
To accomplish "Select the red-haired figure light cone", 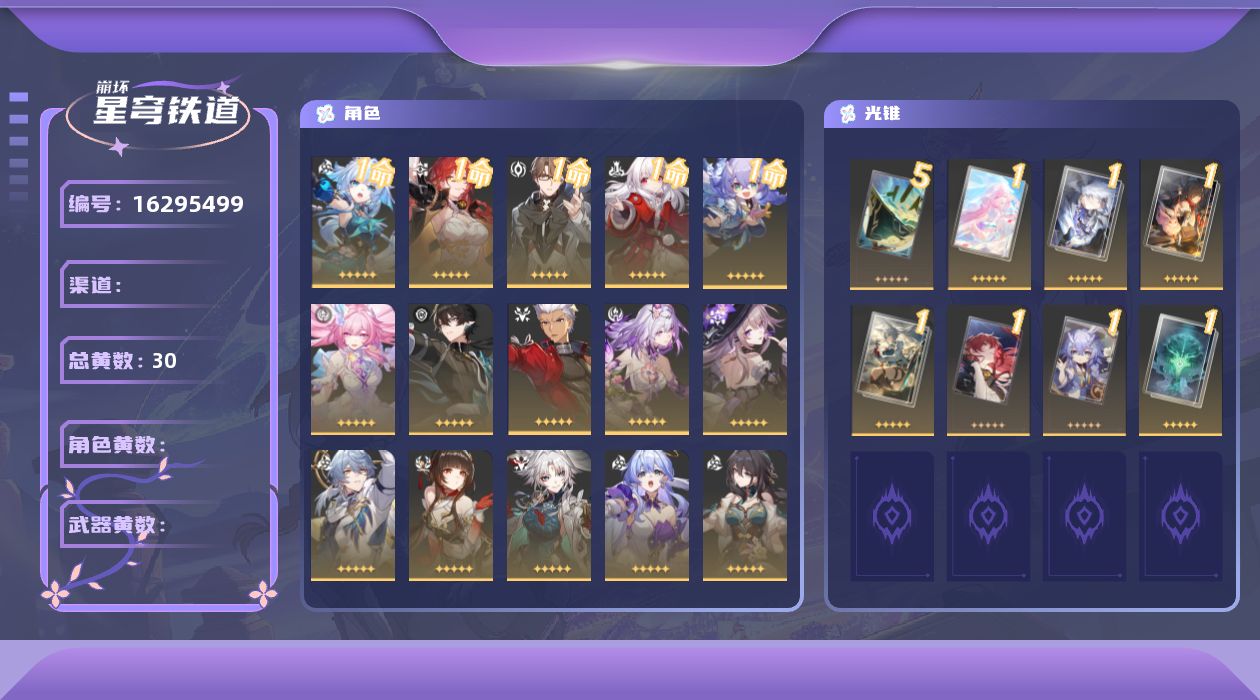I will coord(988,370).
